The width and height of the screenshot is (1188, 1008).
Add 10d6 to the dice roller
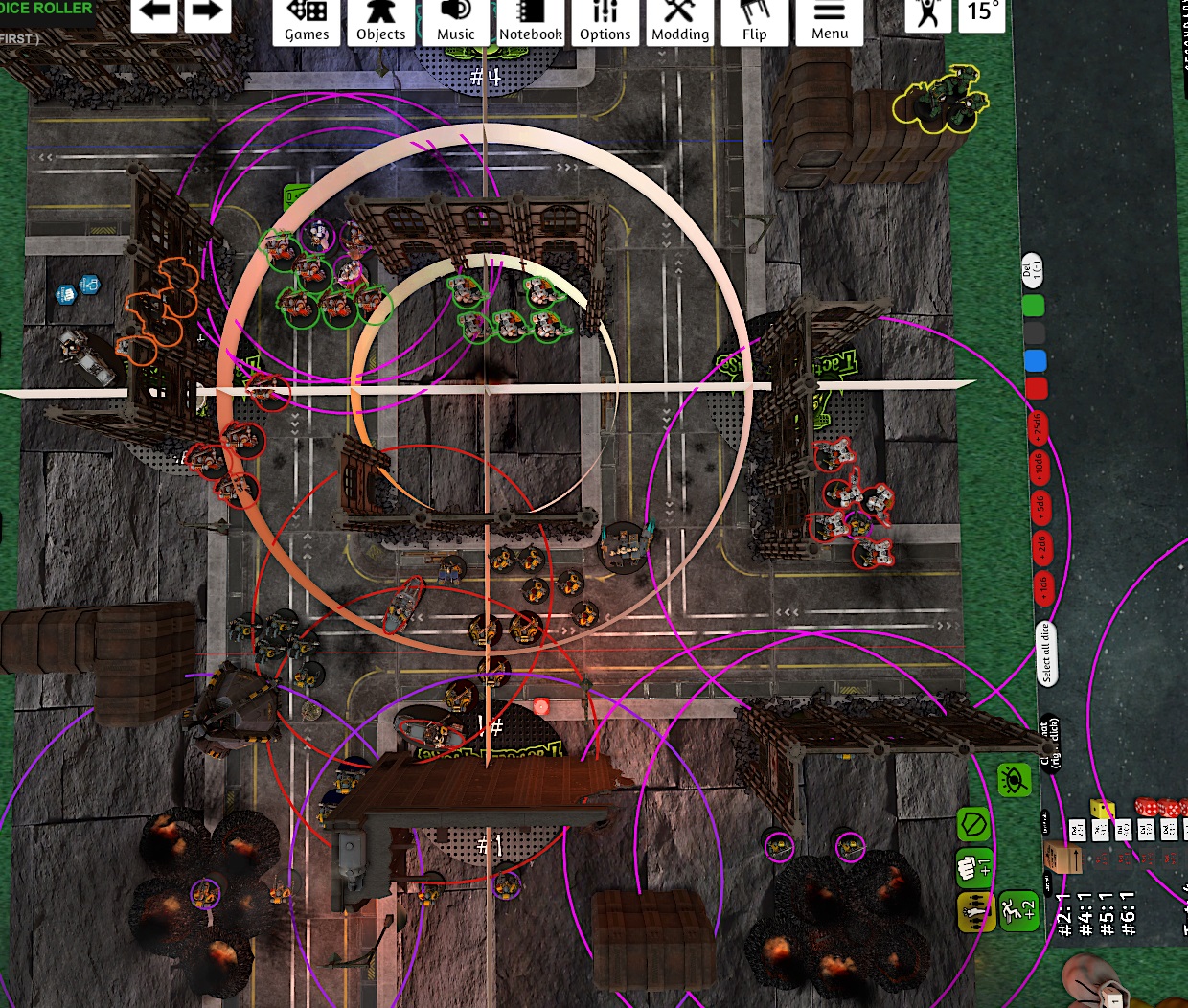[x=1039, y=467]
